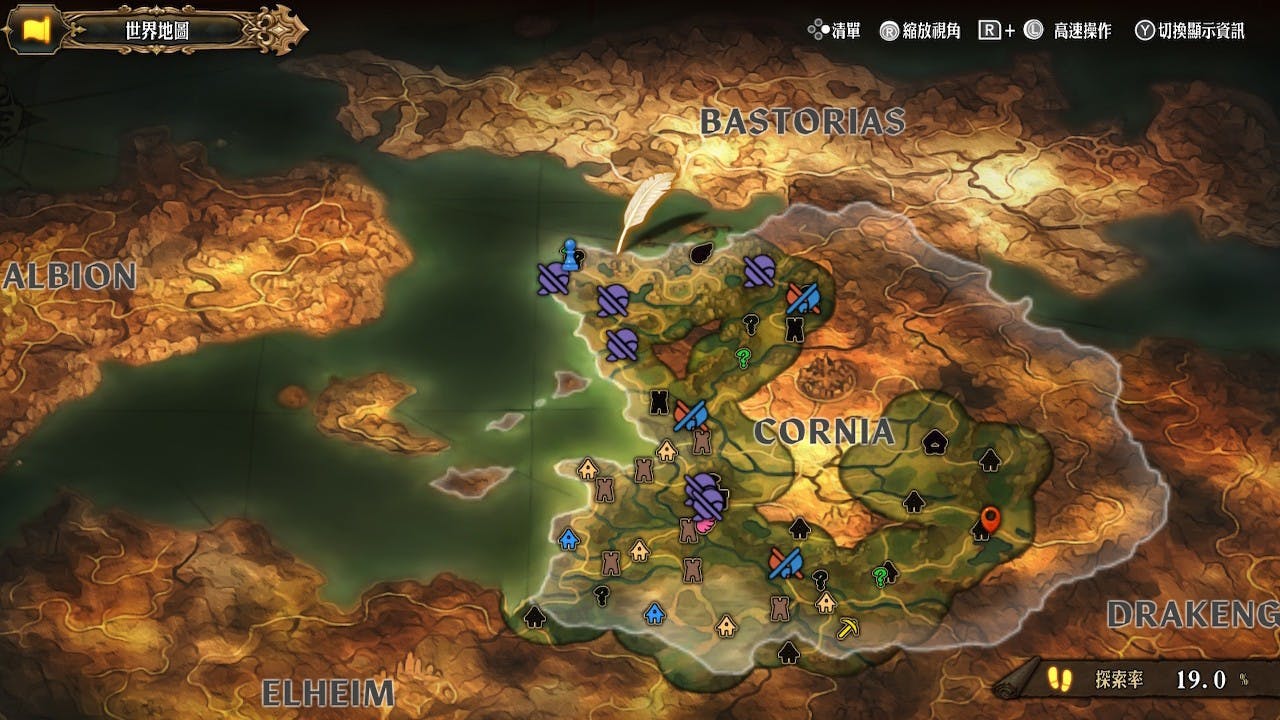
Task: Select the blue pawn player marker
Action: [570, 255]
